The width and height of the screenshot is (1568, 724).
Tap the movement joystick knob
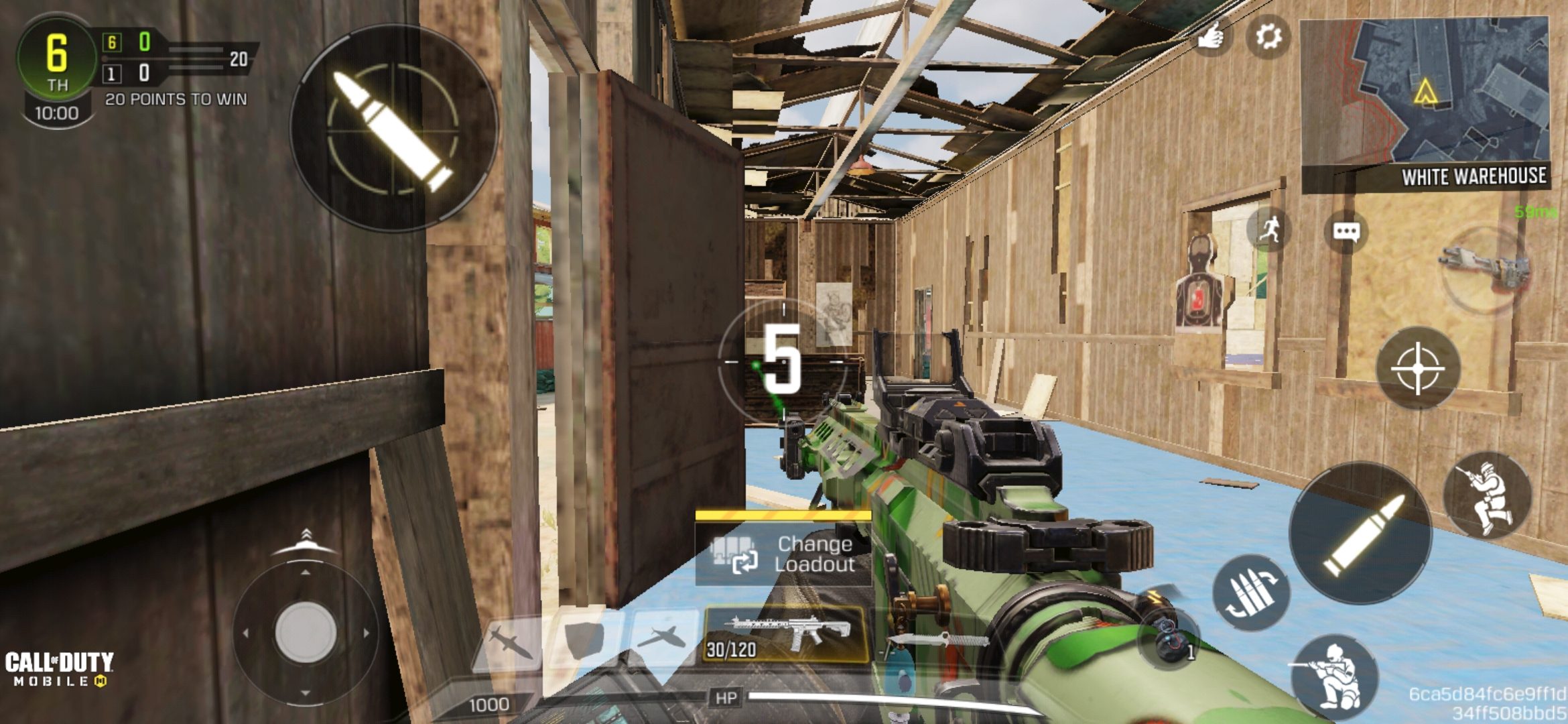tap(306, 632)
